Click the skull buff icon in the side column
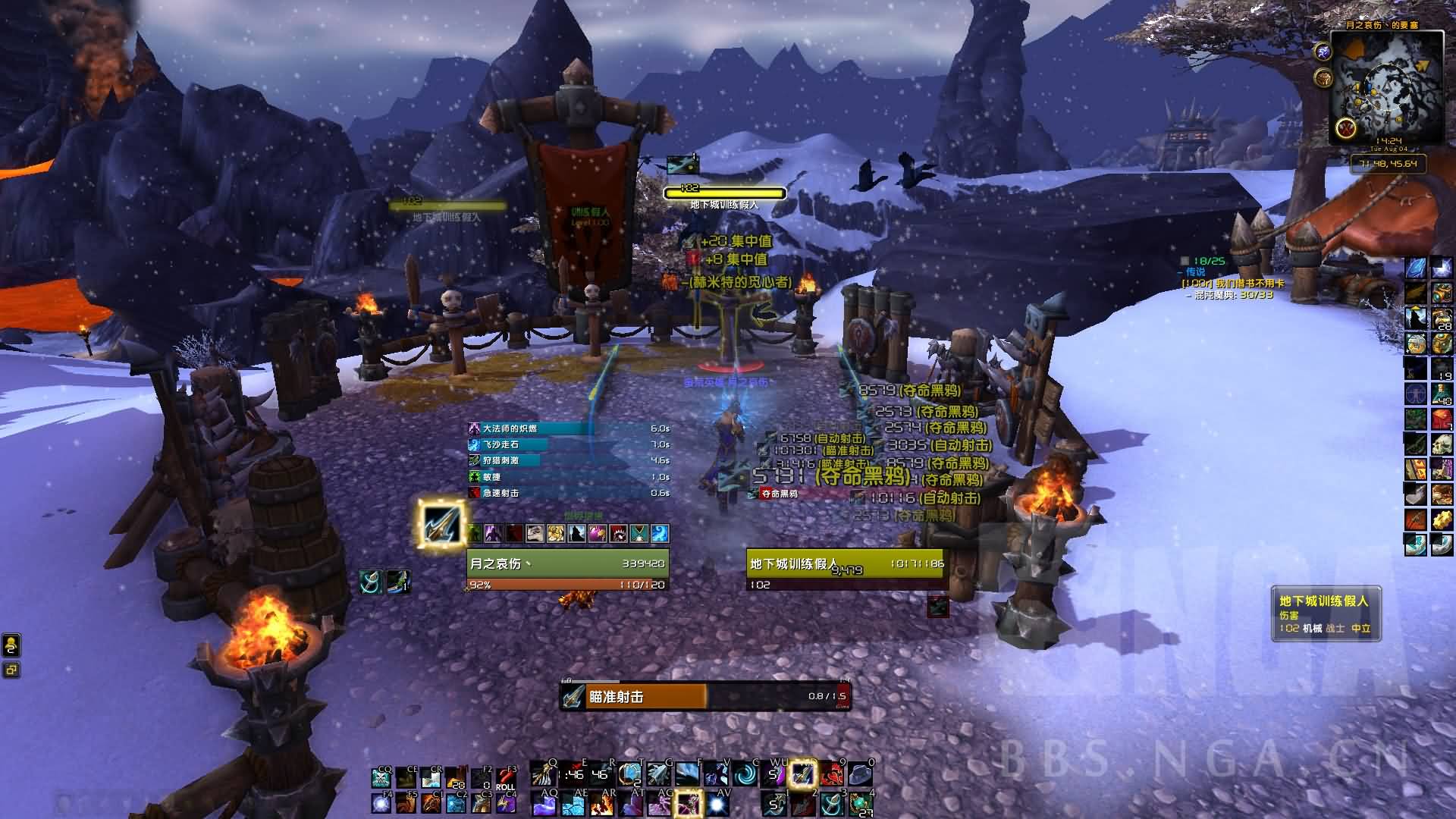 pos(1441,444)
